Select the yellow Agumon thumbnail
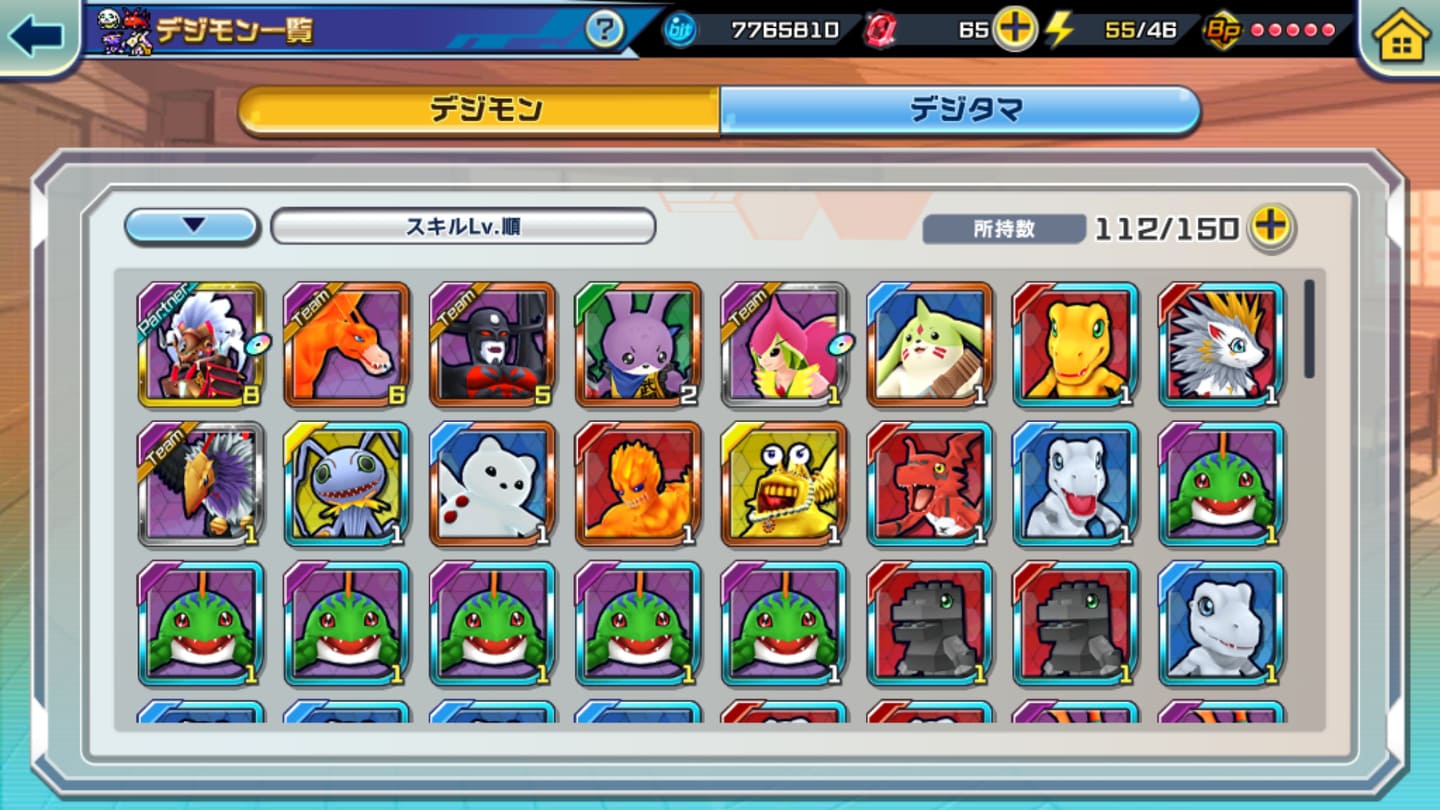The width and height of the screenshot is (1440, 810). click(x=1075, y=344)
